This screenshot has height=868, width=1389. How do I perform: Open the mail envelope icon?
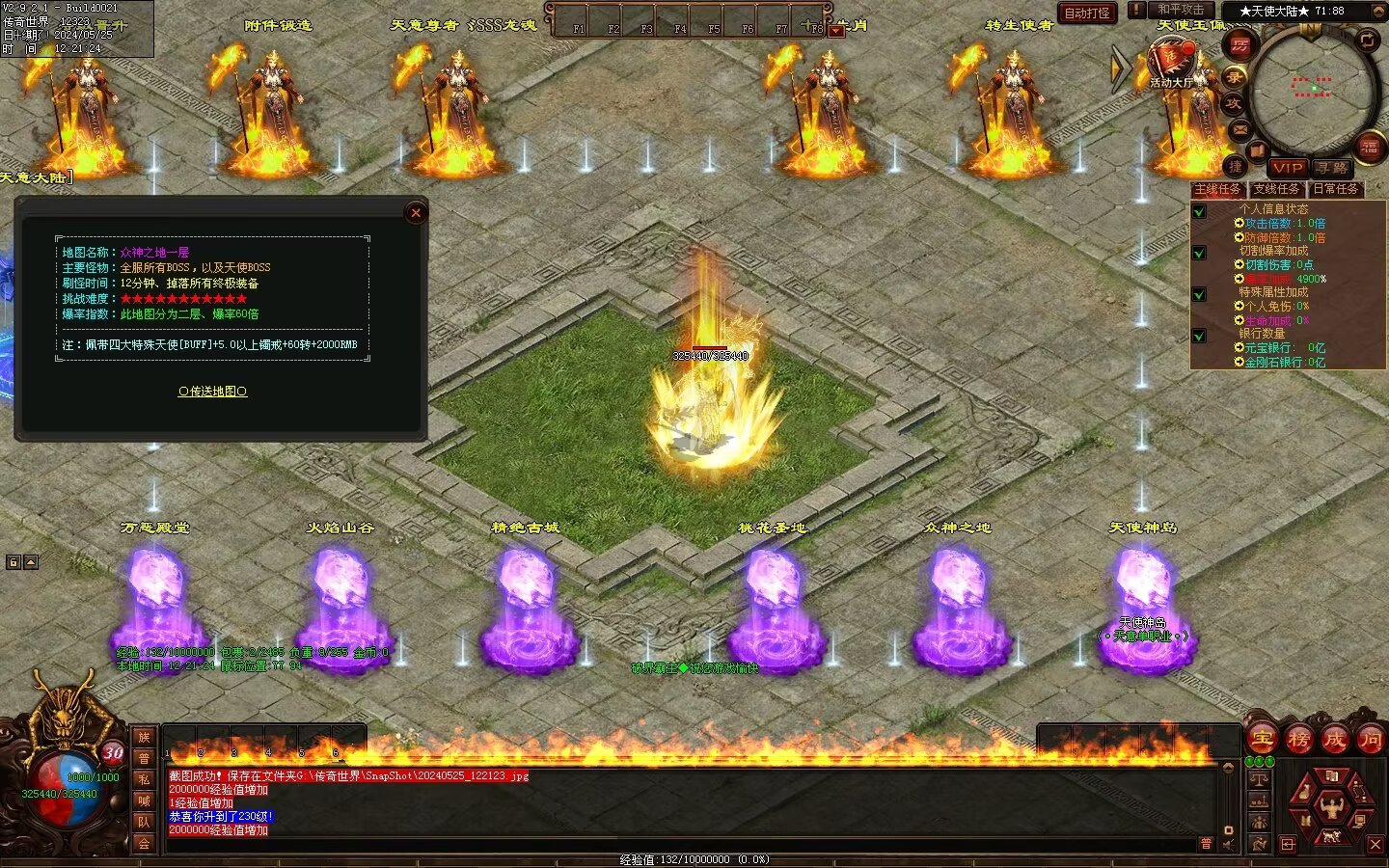click(x=1240, y=129)
